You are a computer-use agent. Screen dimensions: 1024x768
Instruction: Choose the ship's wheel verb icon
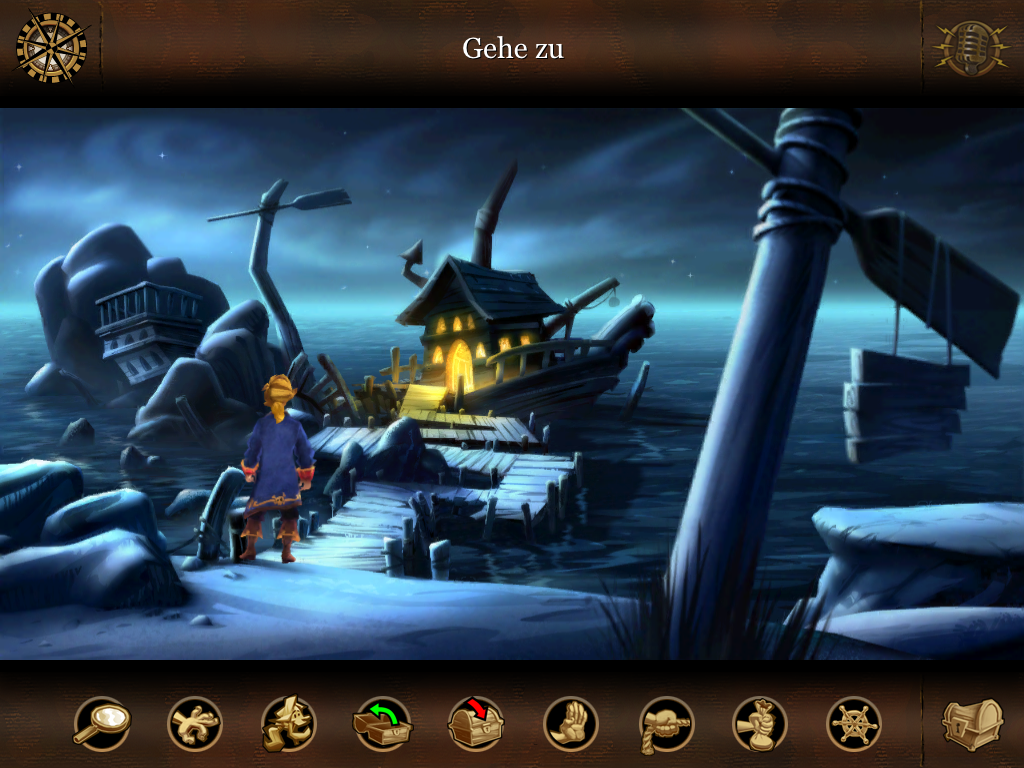854,723
